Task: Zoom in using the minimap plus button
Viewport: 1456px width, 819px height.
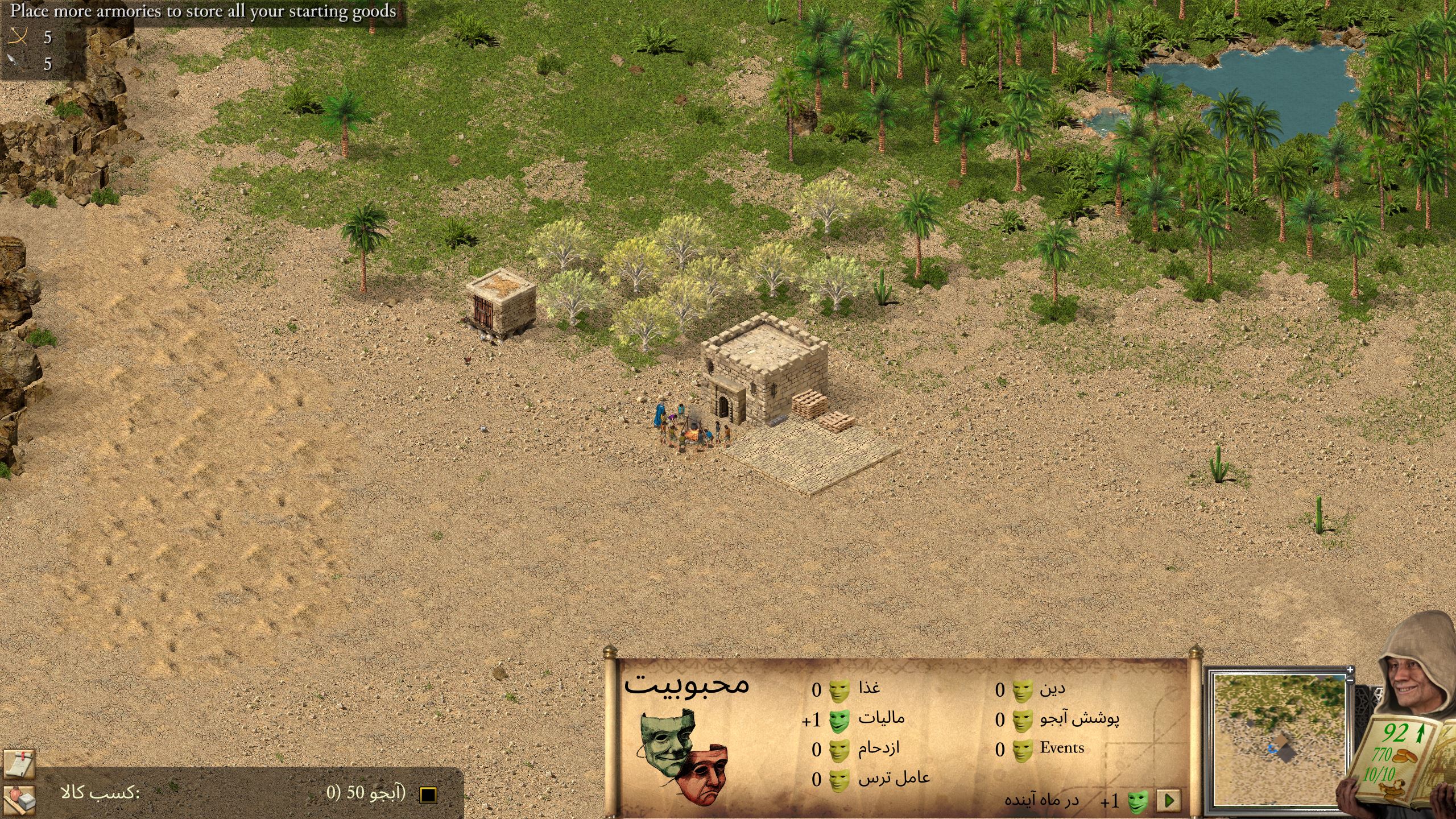Action: (1351, 670)
